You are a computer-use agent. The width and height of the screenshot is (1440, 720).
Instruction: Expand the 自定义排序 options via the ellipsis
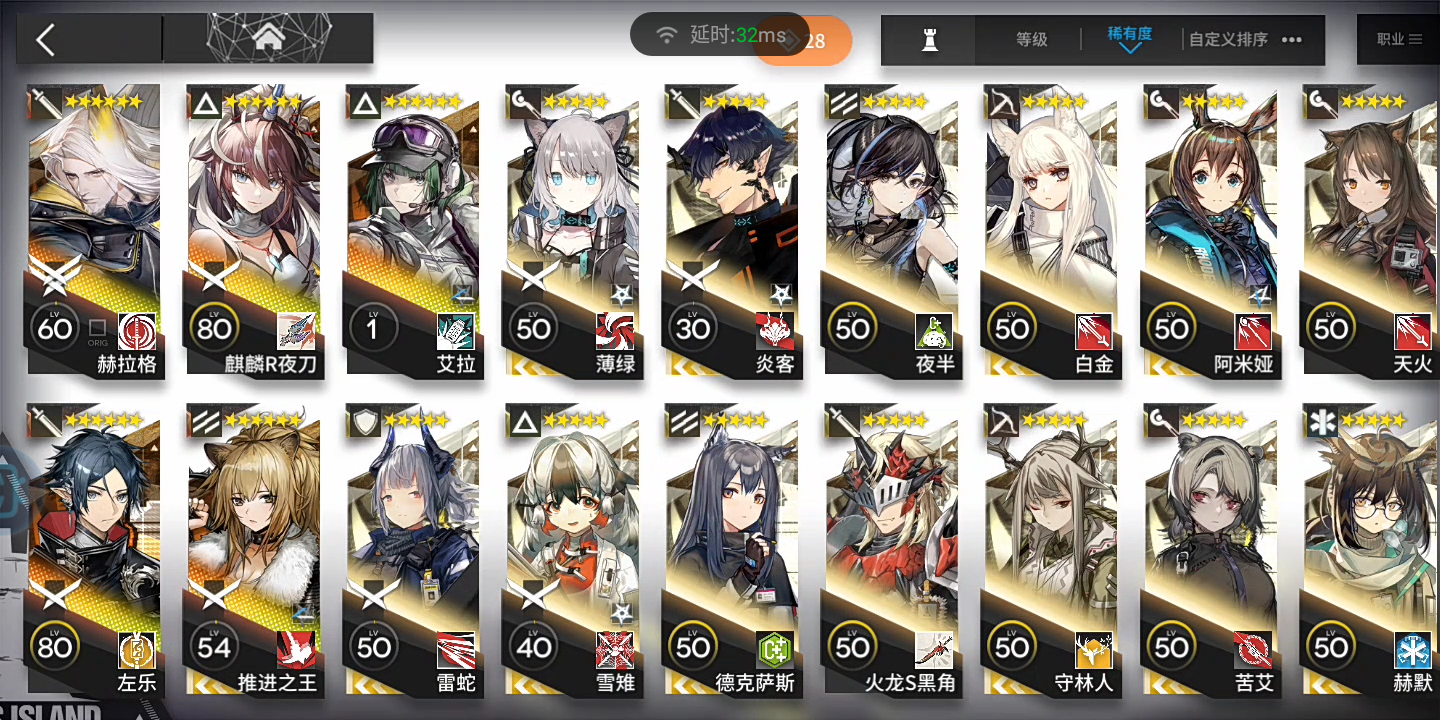(1289, 41)
